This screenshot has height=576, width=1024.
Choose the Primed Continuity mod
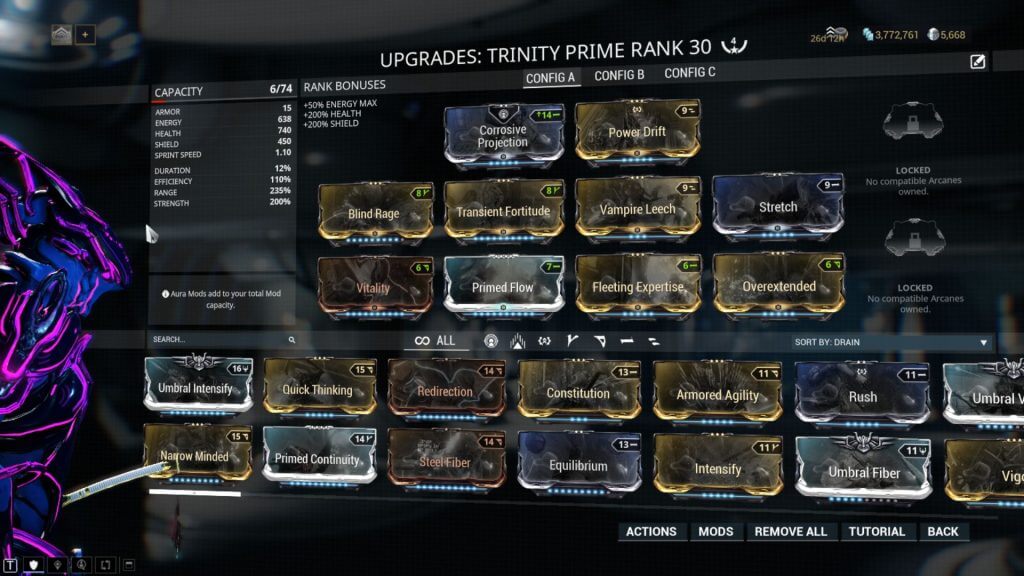tap(317, 460)
